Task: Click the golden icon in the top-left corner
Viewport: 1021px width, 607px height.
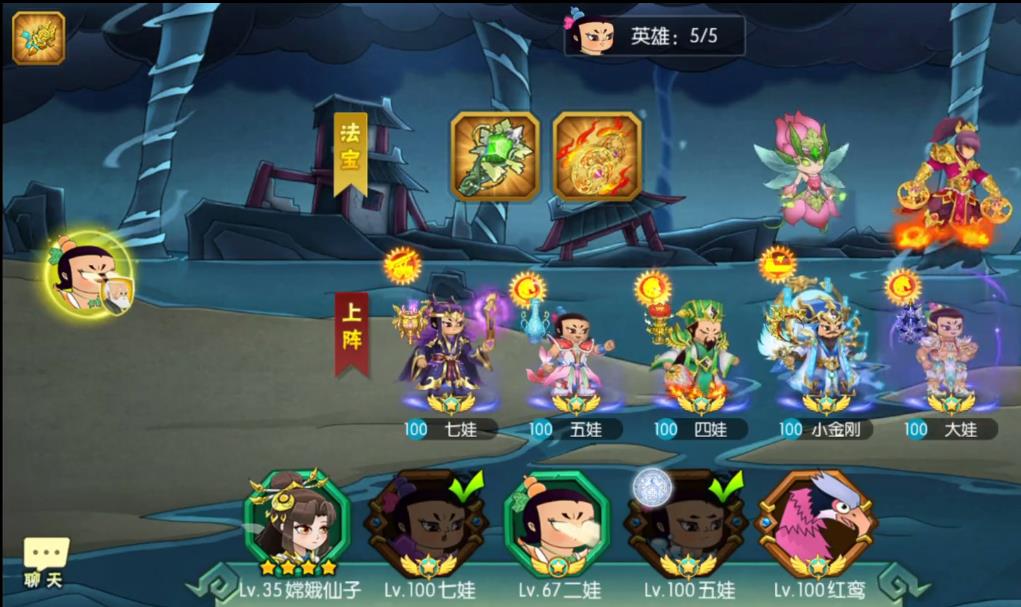Action: (x=38, y=38)
